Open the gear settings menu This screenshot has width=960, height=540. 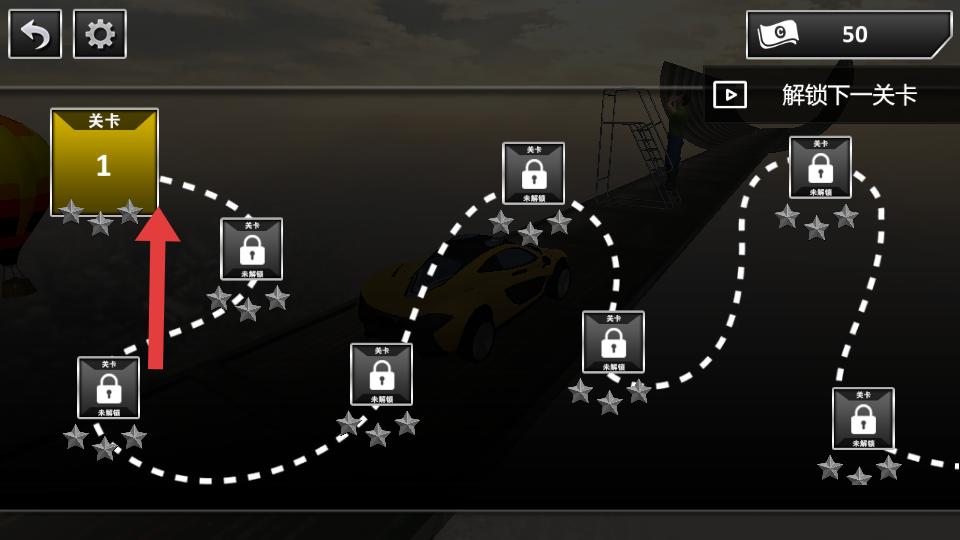click(100, 34)
